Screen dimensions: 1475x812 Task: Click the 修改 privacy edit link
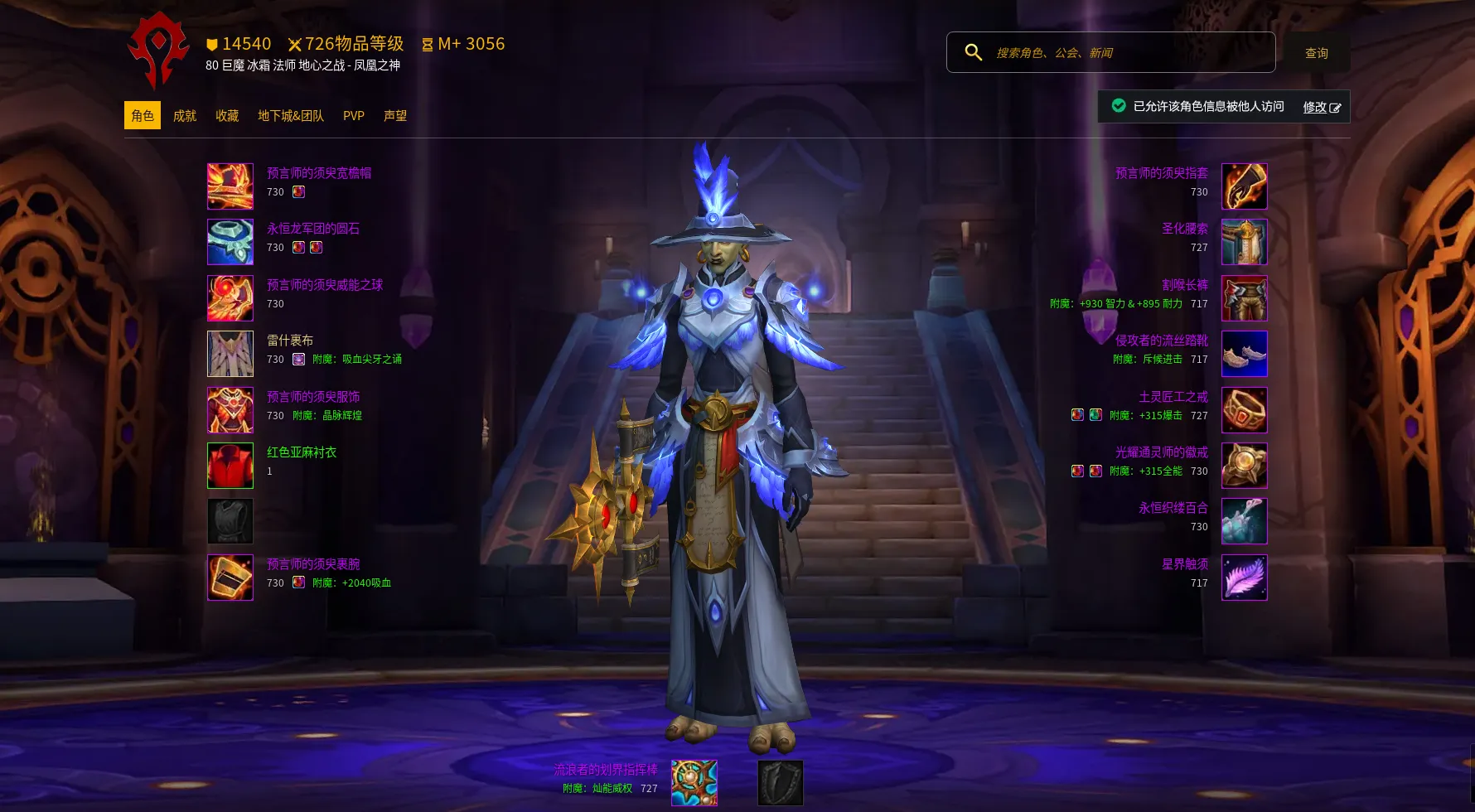(1321, 107)
